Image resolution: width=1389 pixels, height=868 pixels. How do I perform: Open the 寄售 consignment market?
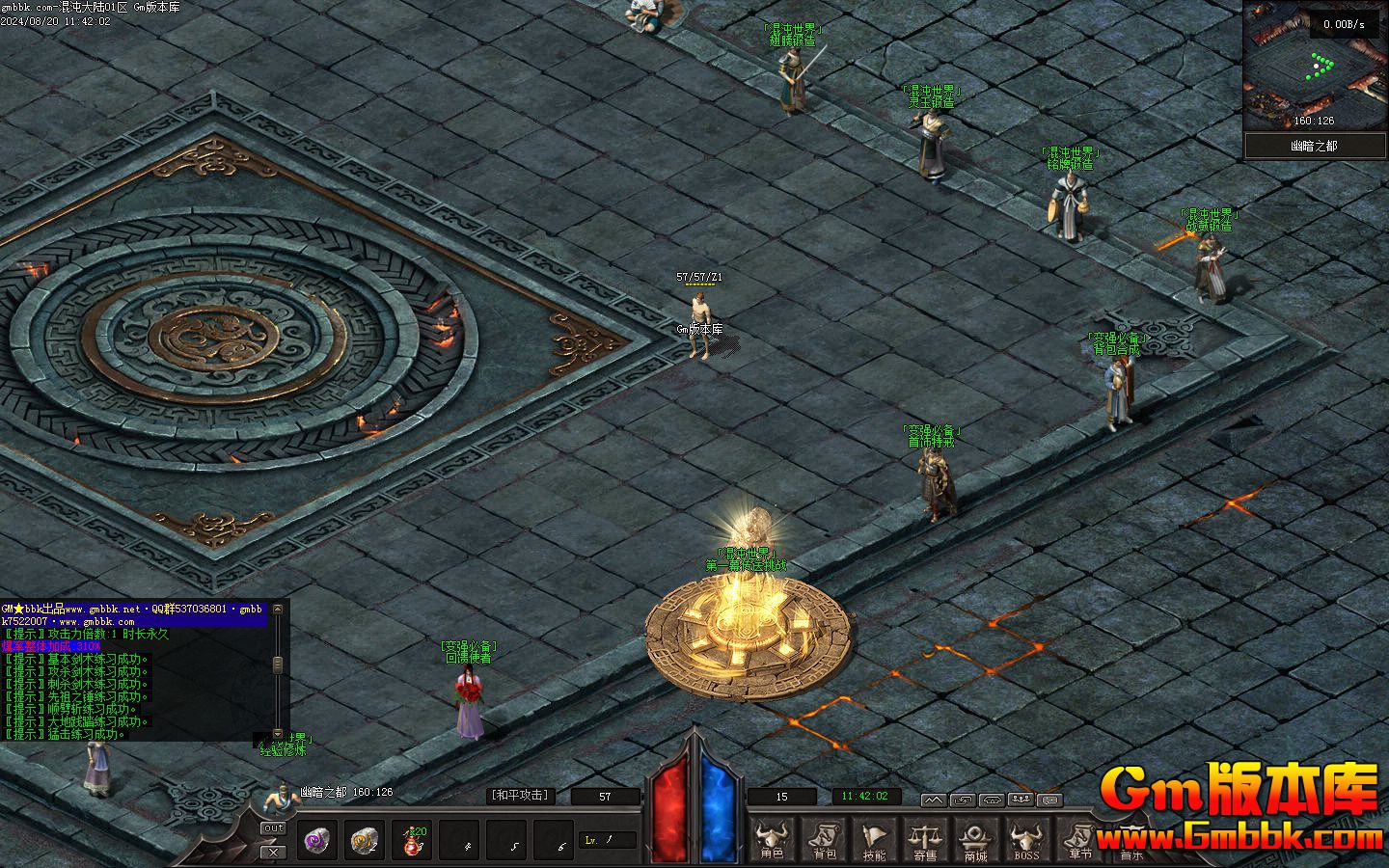point(925,838)
